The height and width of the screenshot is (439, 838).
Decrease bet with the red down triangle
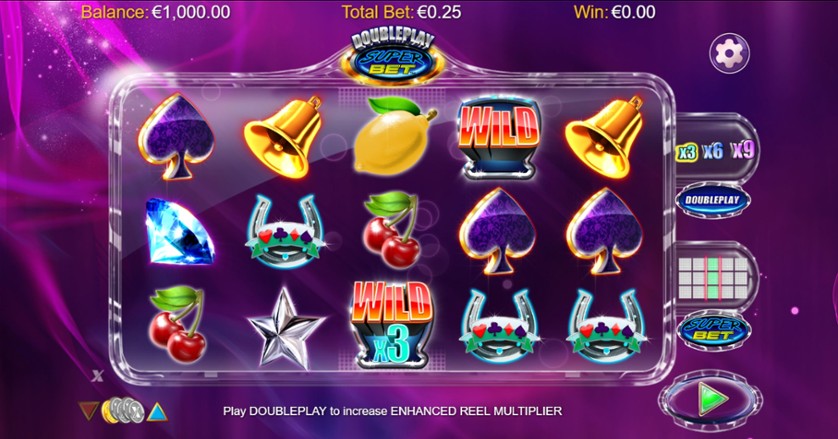(89, 410)
